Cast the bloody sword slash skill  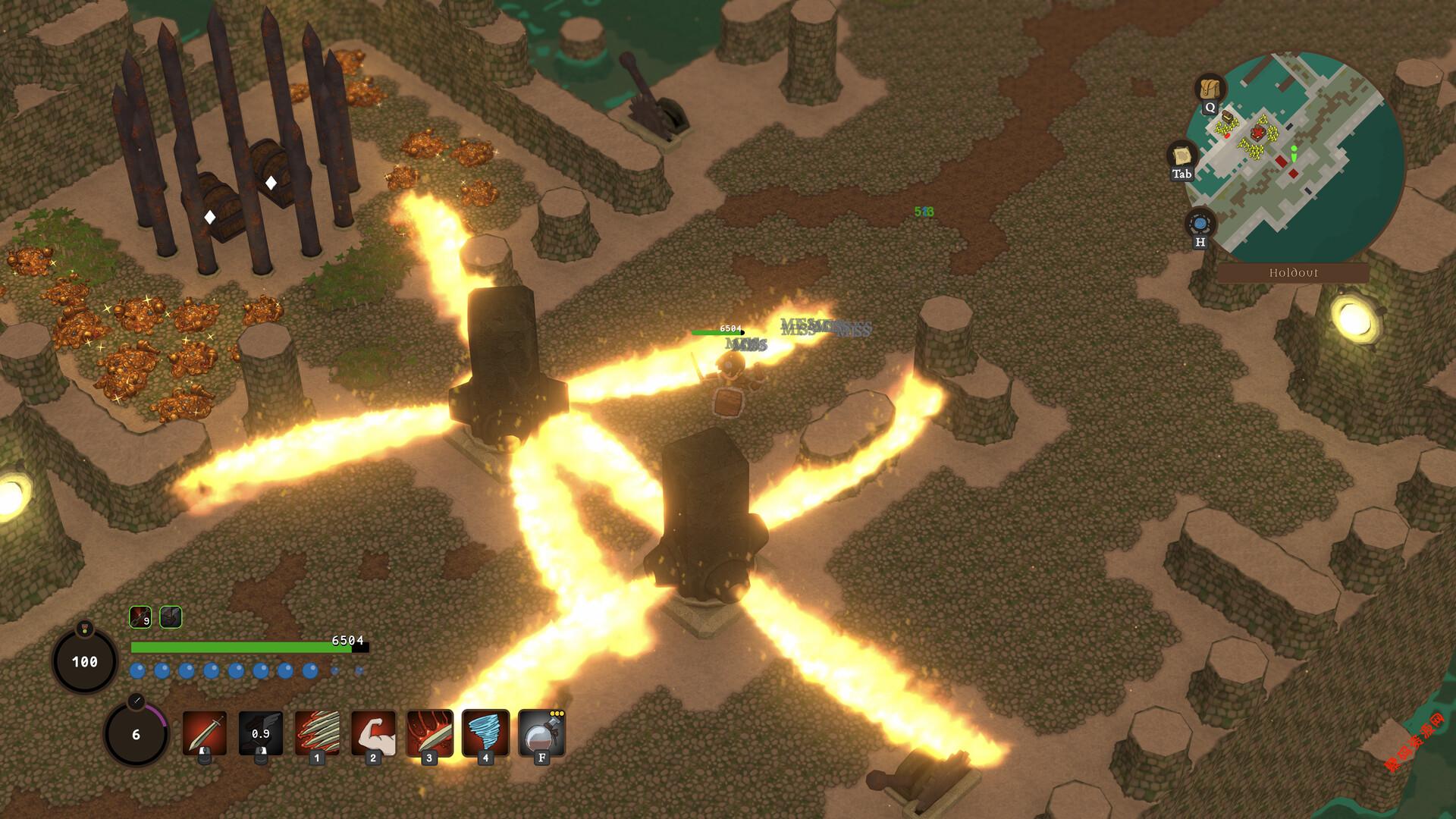[429, 733]
